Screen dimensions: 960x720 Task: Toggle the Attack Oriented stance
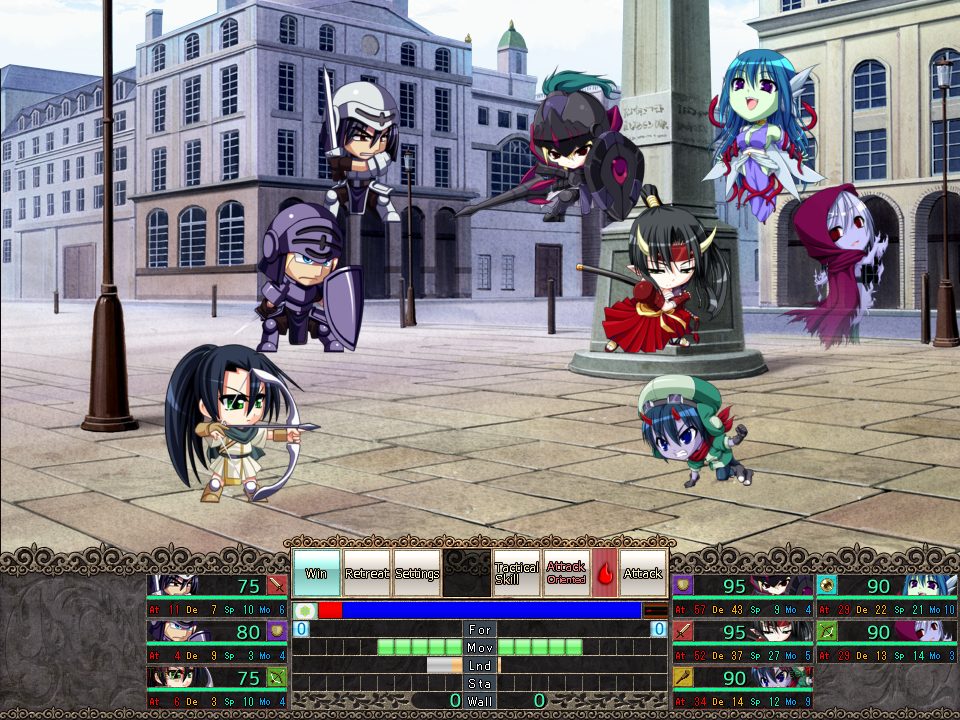pos(566,573)
